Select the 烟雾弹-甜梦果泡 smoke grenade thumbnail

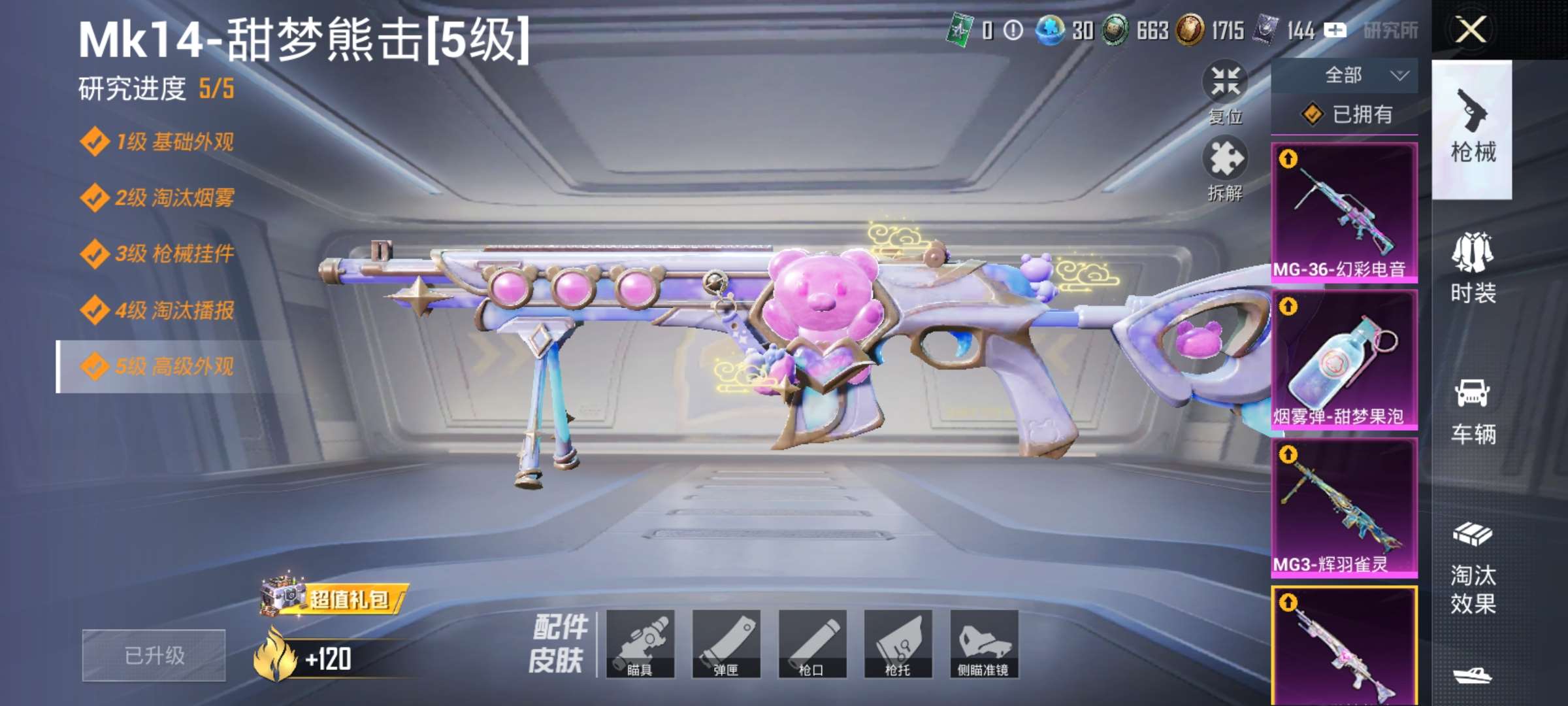click(x=1344, y=360)
